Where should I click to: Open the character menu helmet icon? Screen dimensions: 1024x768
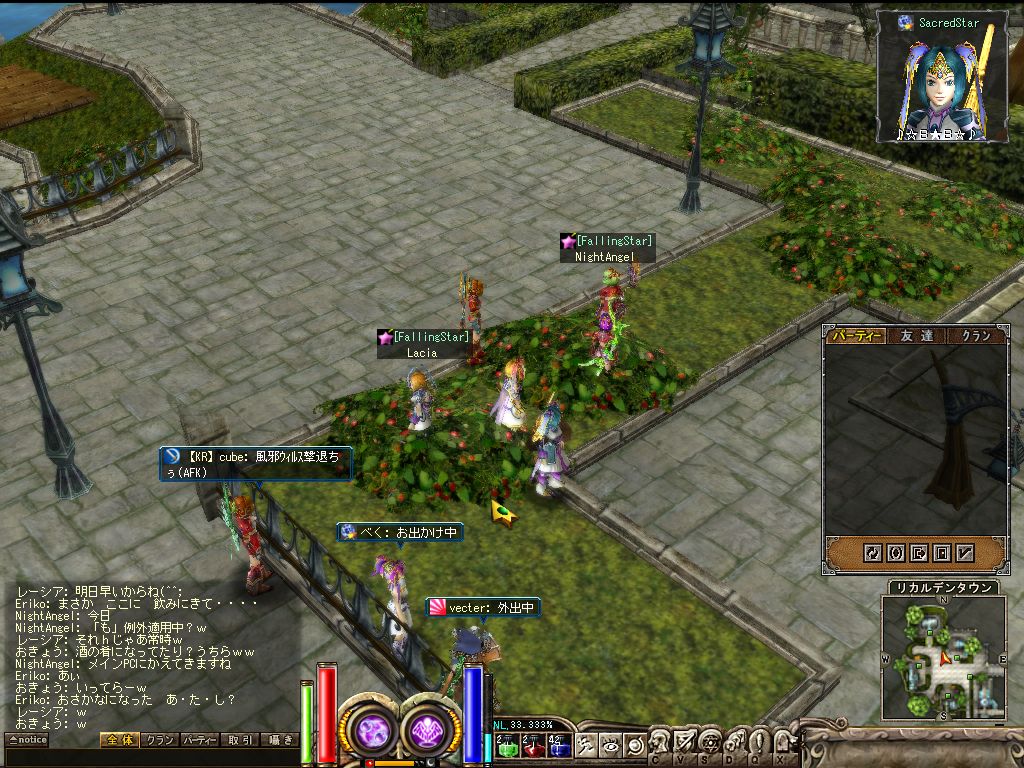(x=661, y=743)
